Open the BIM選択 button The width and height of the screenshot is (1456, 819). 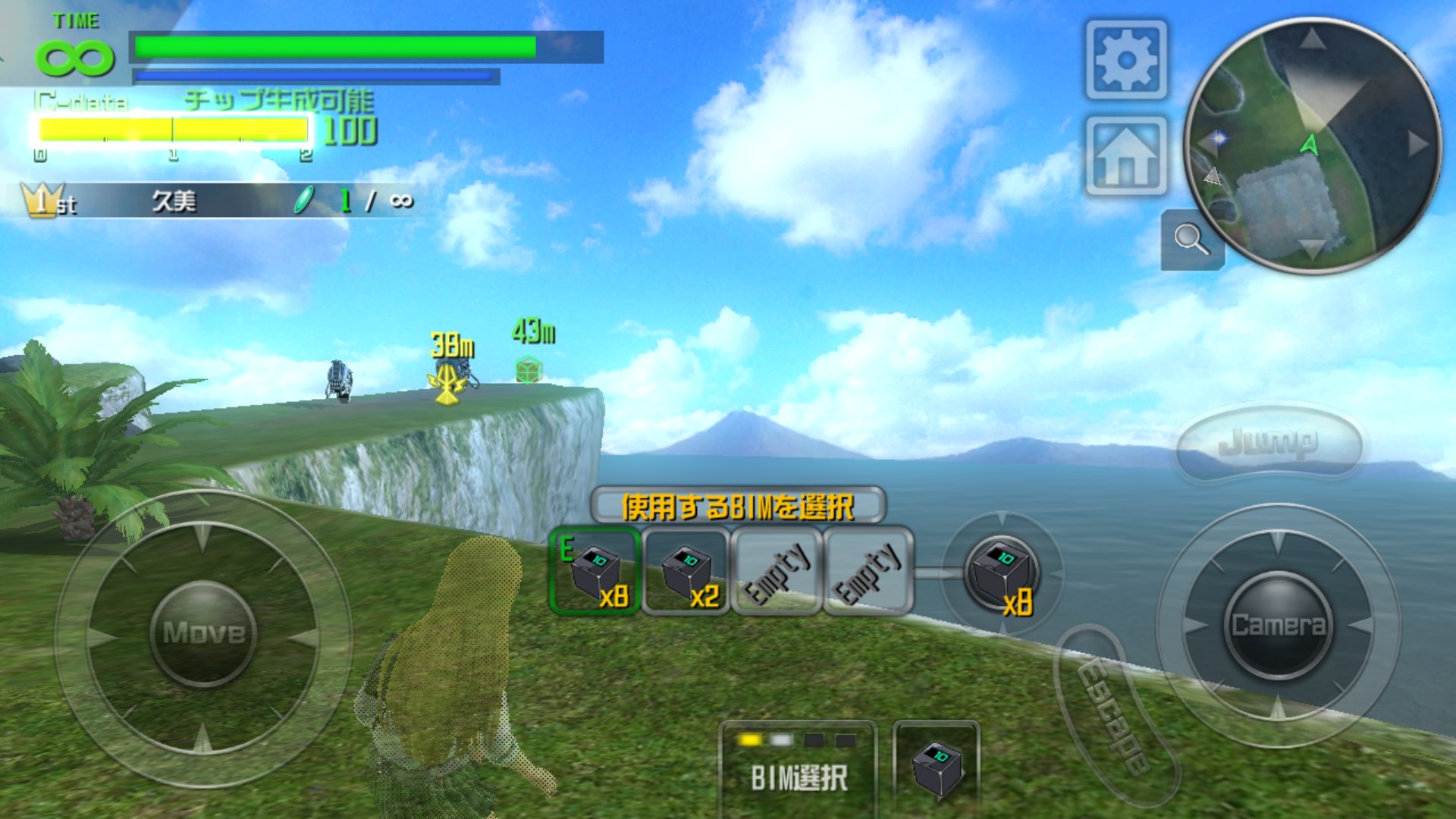798,766
